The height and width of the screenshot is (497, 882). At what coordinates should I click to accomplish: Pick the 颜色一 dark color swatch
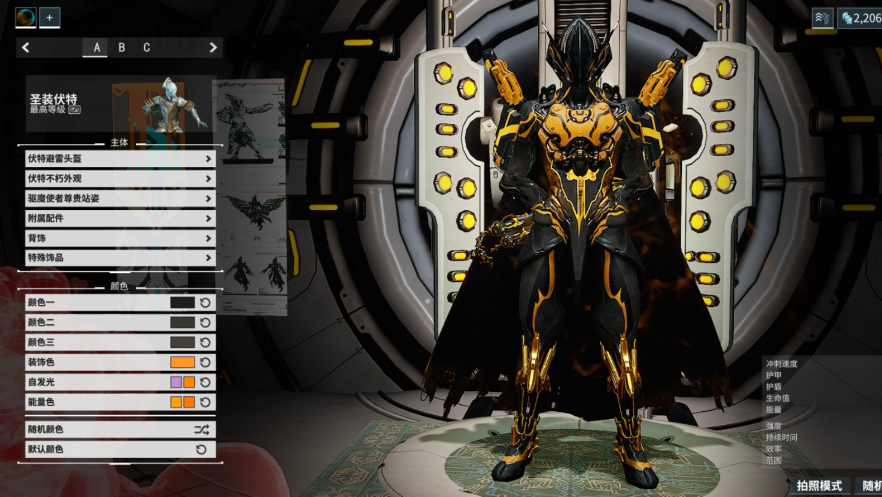pyautogui.click(x=182, y=302)
